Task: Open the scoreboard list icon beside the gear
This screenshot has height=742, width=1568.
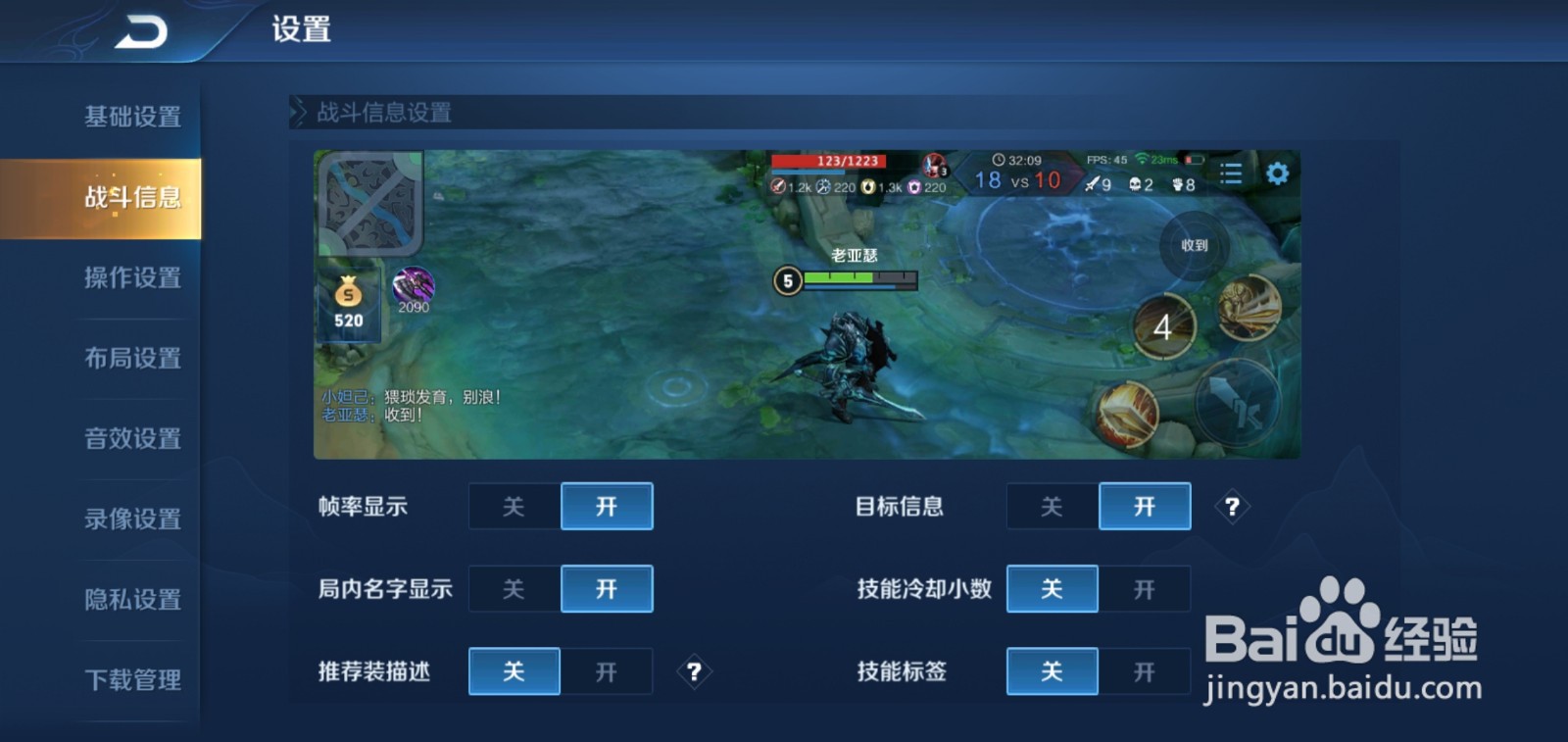Action: (x=1231, y=173)
